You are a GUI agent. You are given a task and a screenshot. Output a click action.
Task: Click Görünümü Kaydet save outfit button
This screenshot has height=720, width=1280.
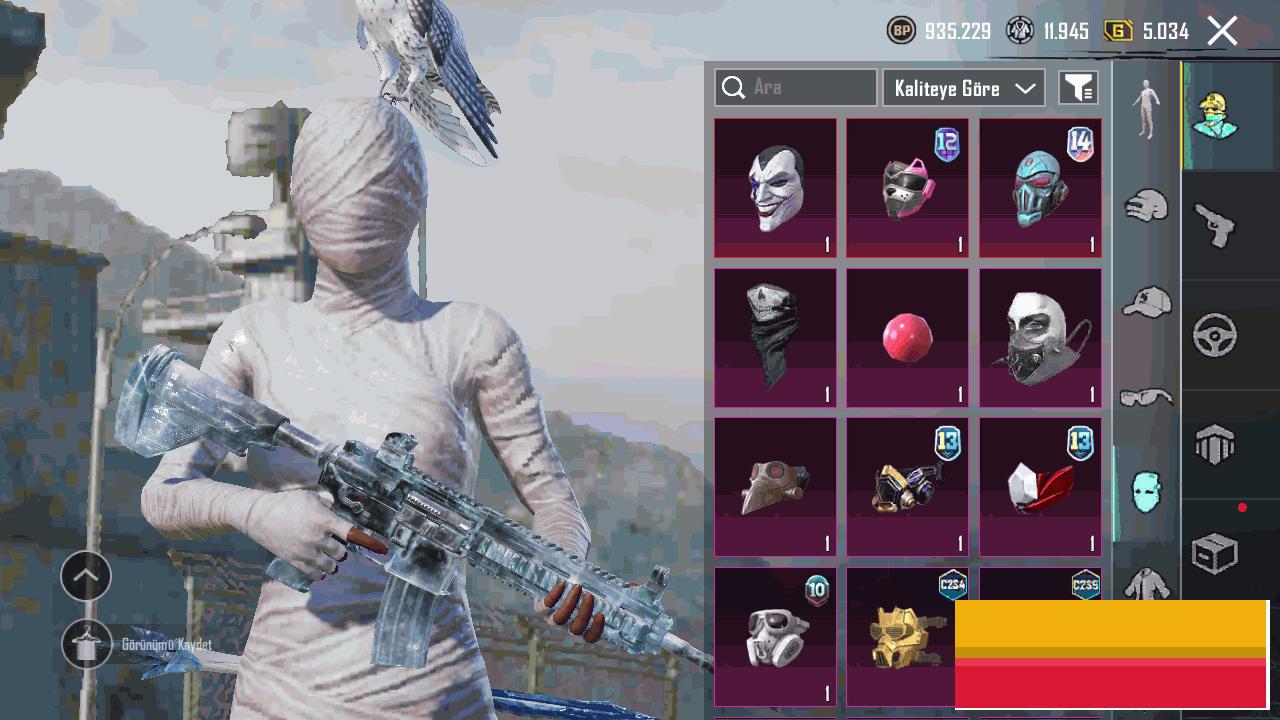(87, 645)
